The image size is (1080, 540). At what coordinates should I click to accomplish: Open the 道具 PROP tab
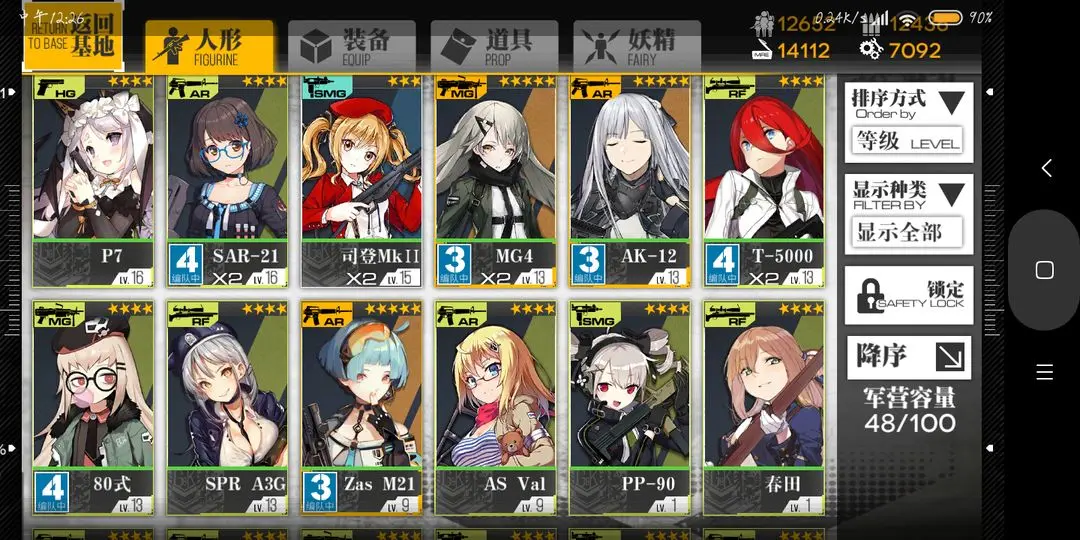[494, 46]
